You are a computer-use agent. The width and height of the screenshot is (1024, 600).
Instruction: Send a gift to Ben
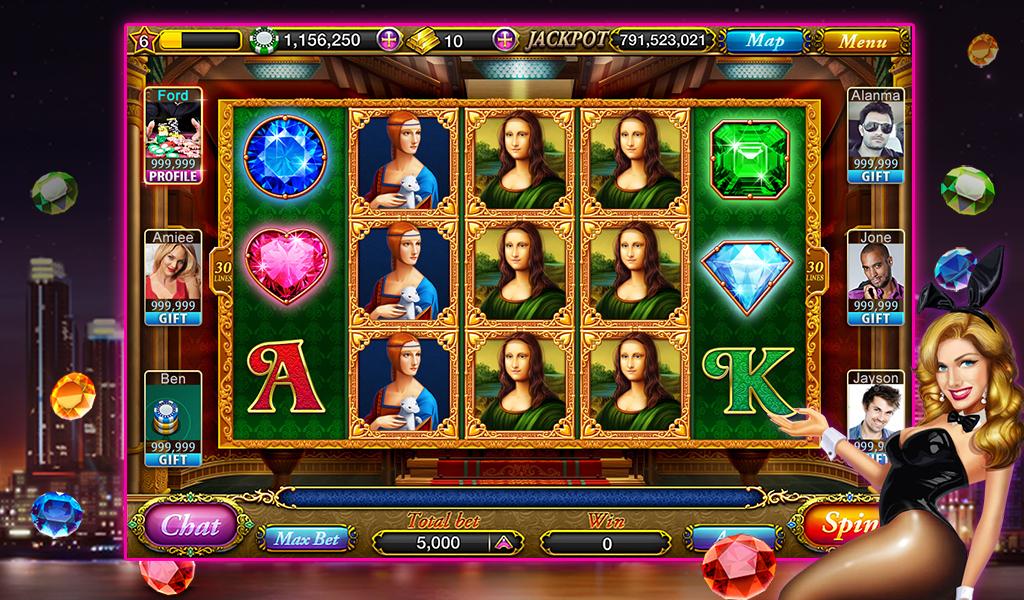[173, 459]
